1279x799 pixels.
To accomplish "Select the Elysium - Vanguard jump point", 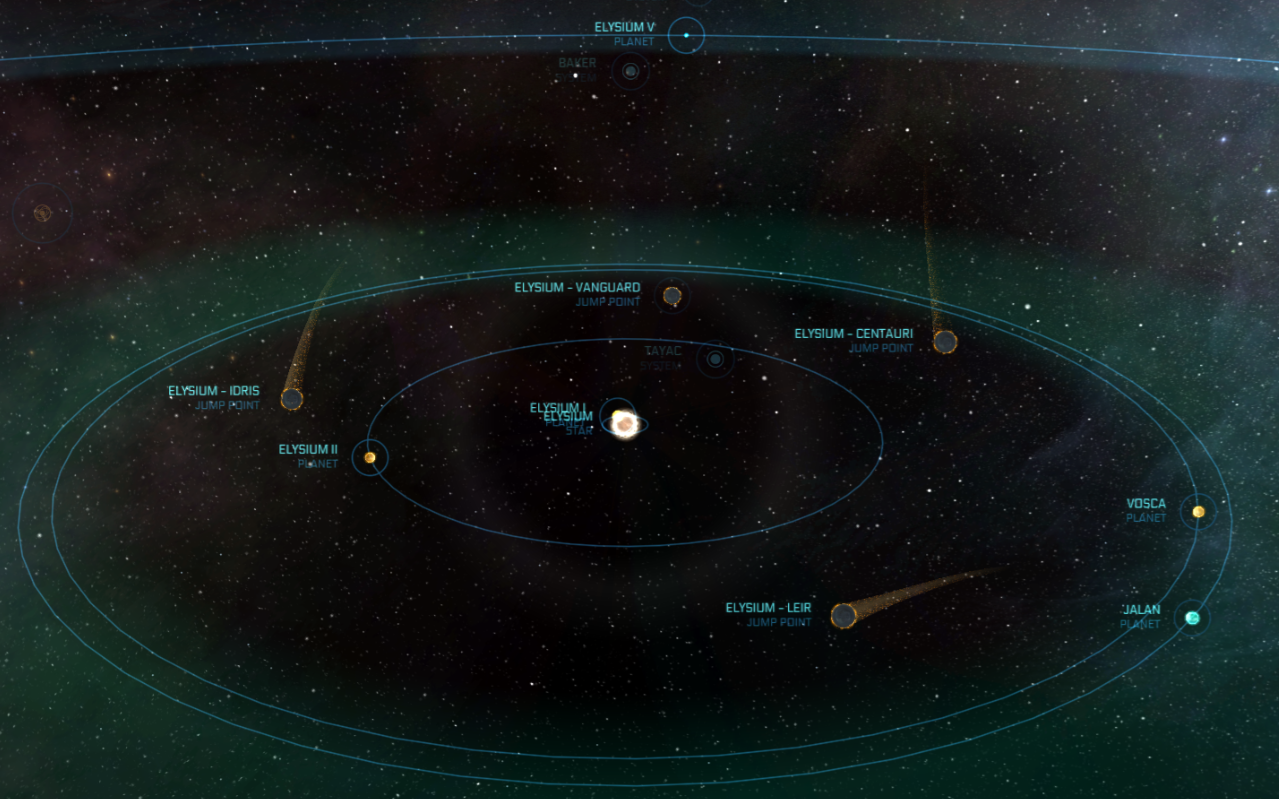I will [672, 296].
